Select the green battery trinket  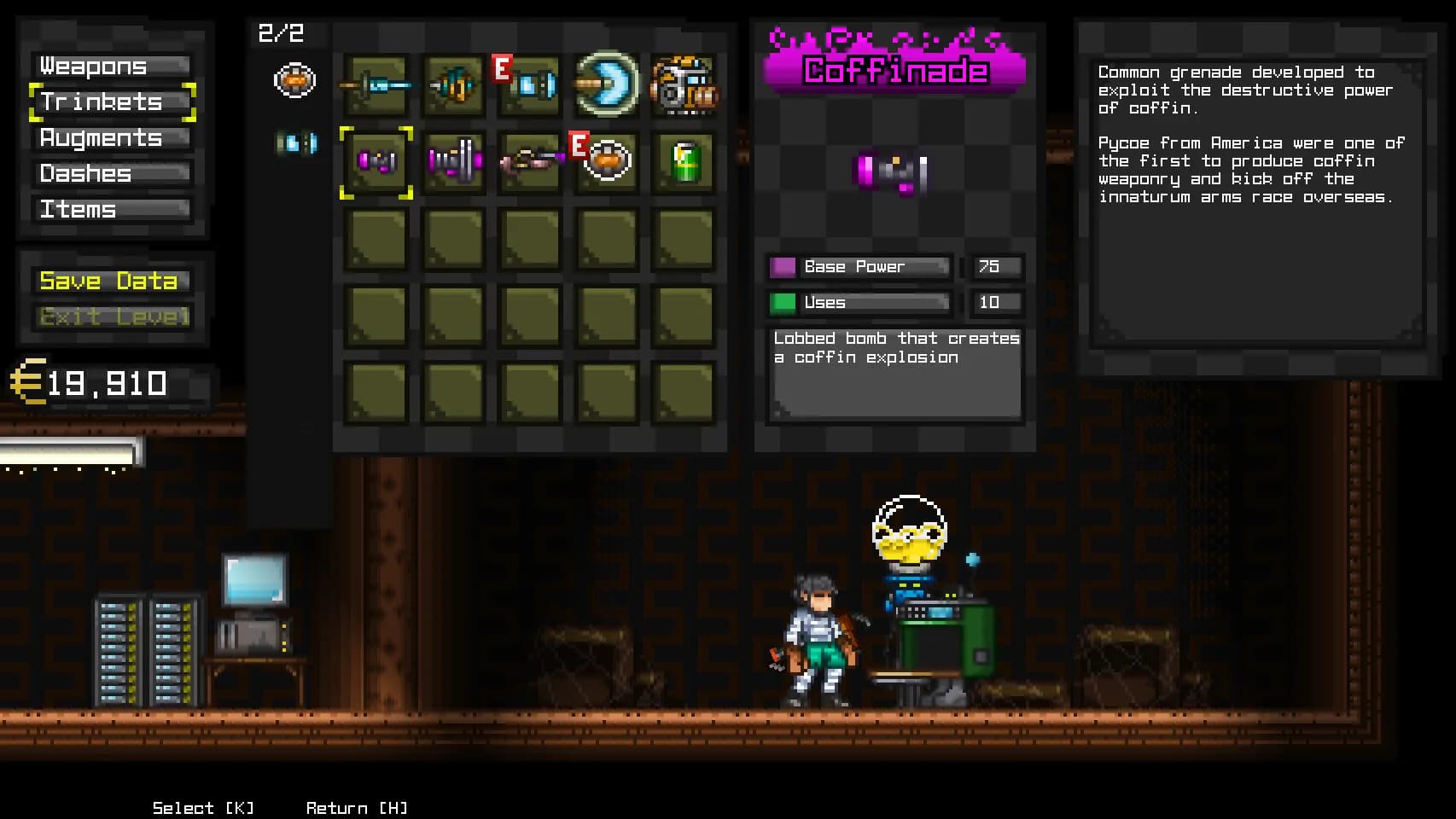click(683, 162)
